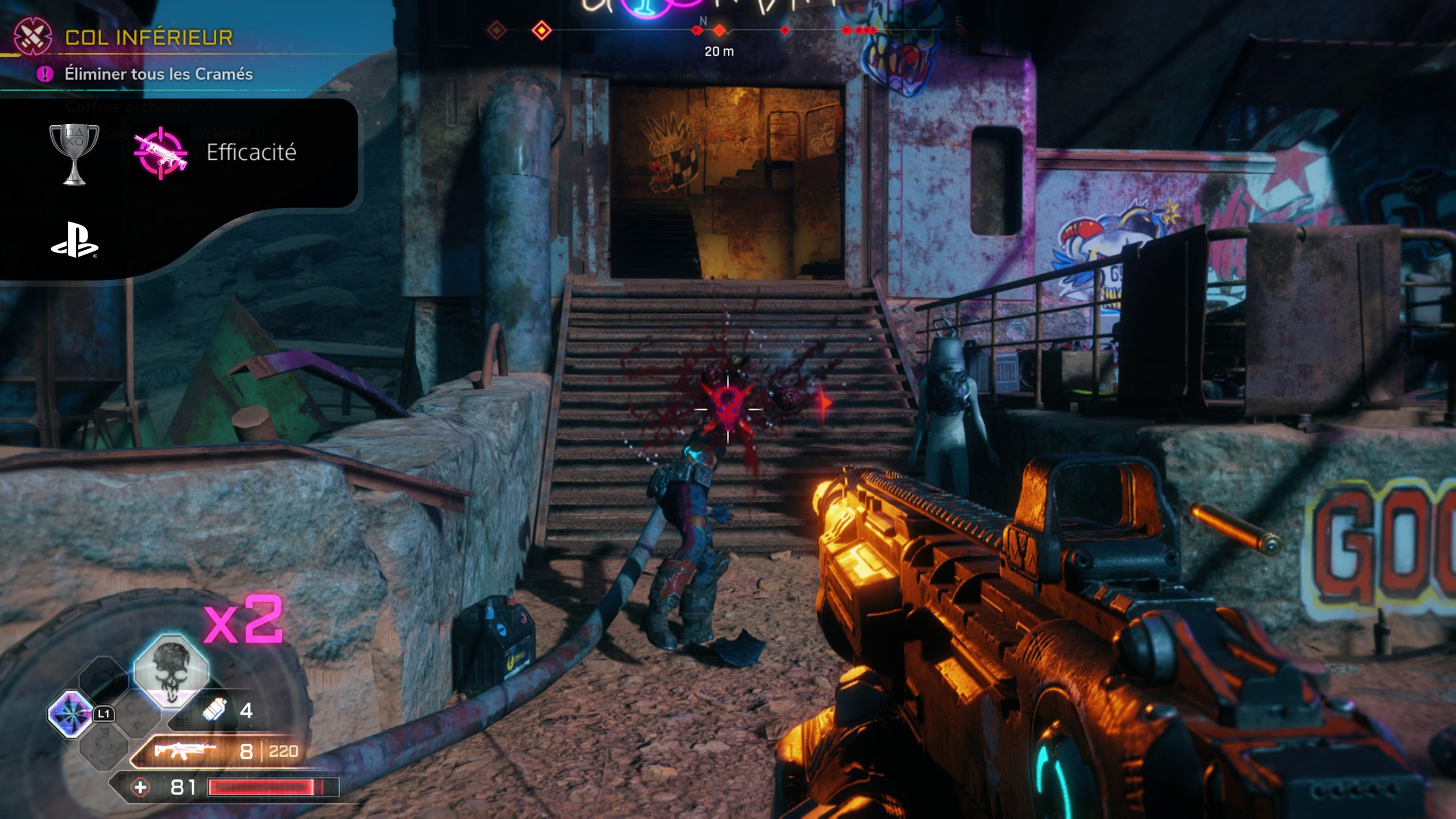The image size is (1456, 819).
Task: Click the Col Inférieur location emblem
Action: pos(32,36)
